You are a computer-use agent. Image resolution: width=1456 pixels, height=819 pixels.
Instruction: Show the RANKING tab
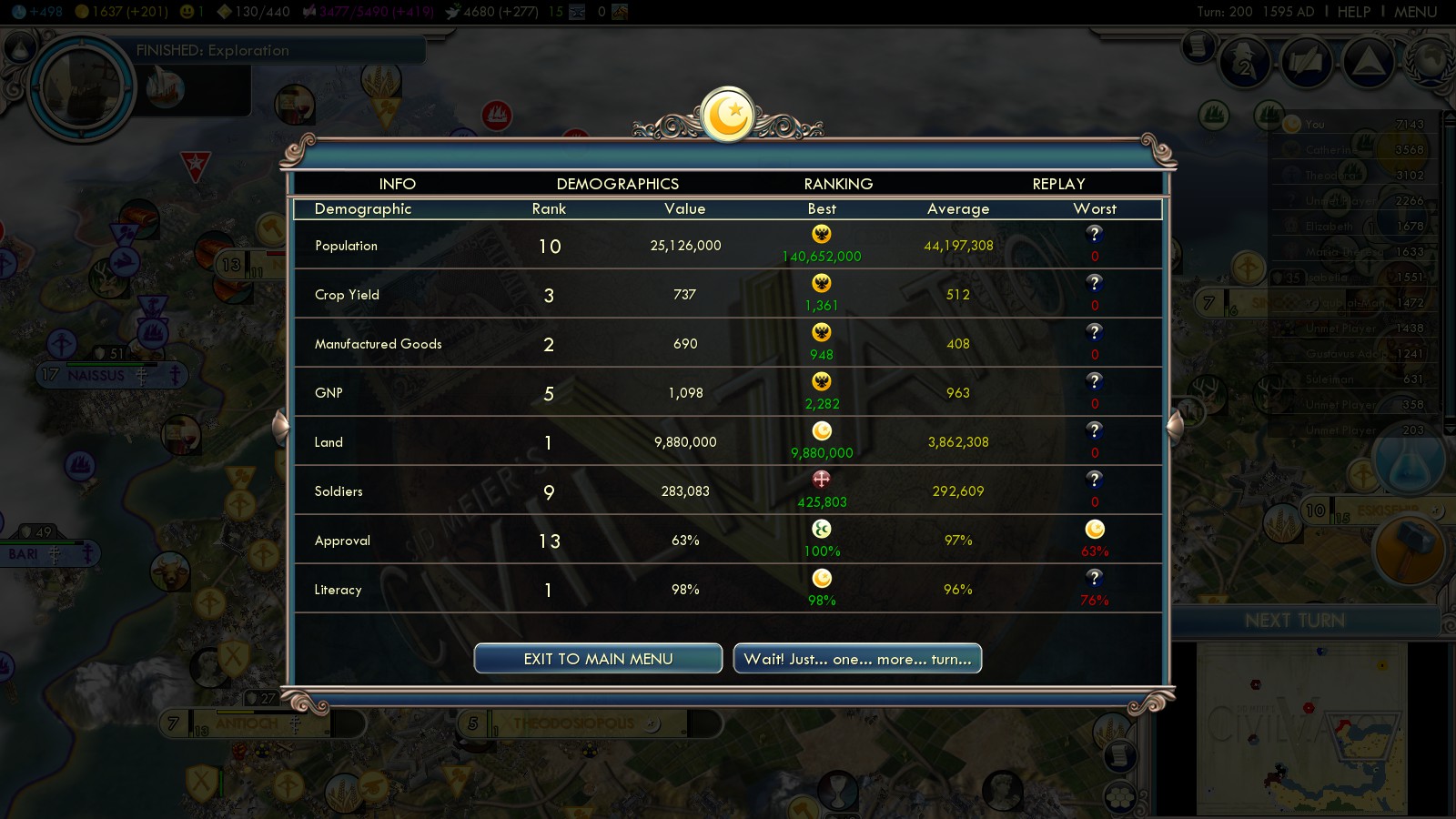pyautogui.click(x=838, y=184)
